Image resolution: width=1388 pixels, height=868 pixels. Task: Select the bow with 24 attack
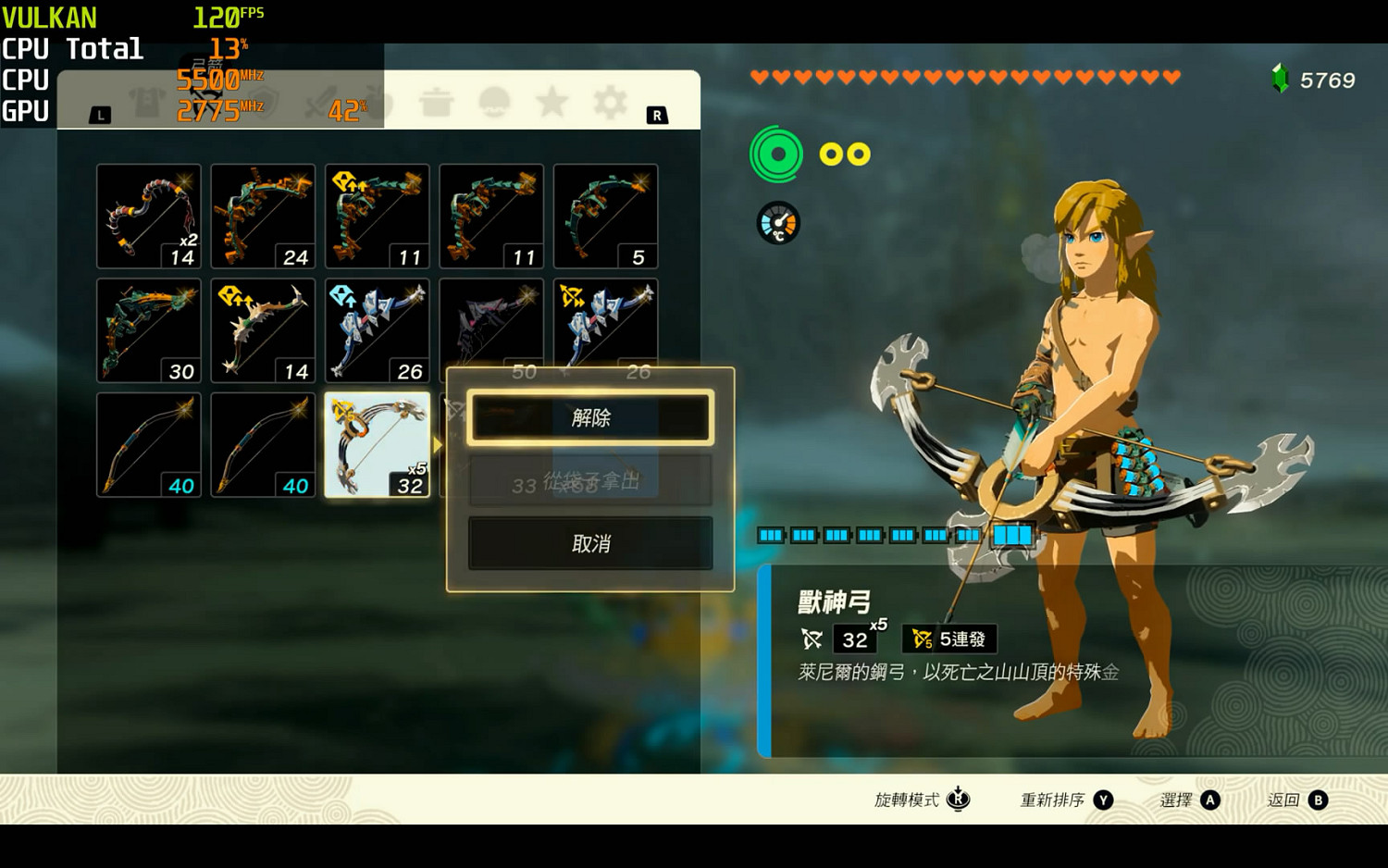coord(263,217)
